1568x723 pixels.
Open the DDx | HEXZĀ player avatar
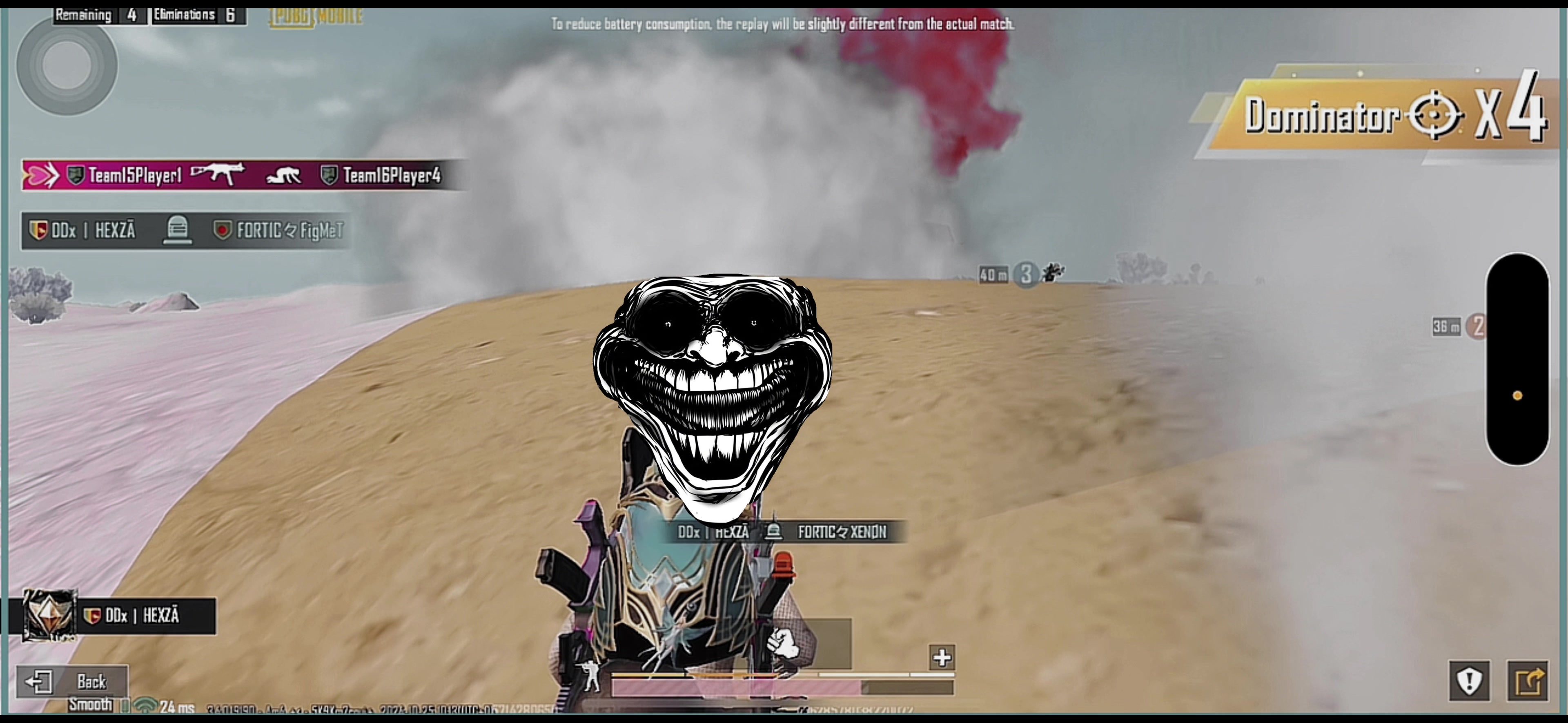pos(49,615)
